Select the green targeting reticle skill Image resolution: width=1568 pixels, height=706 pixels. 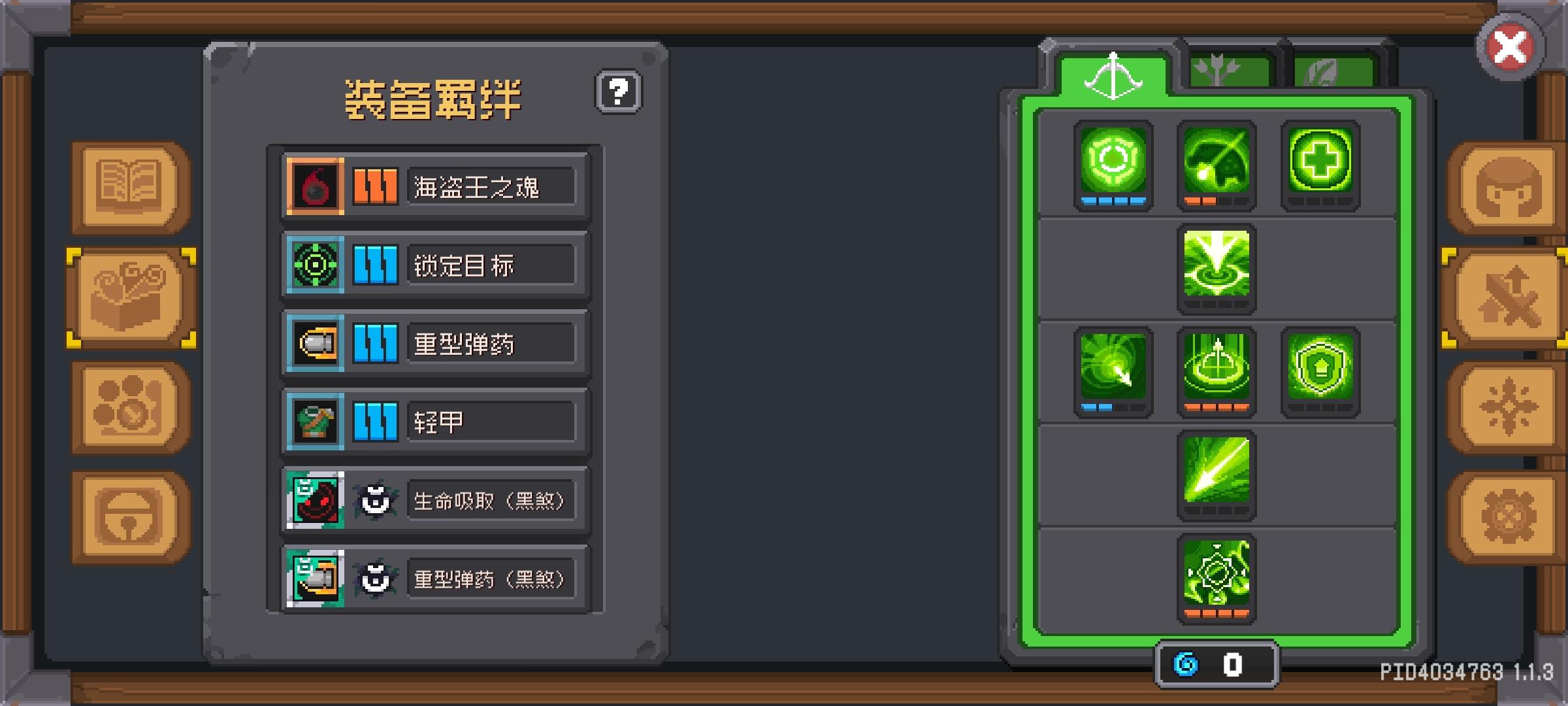(x=1113, y=167)
